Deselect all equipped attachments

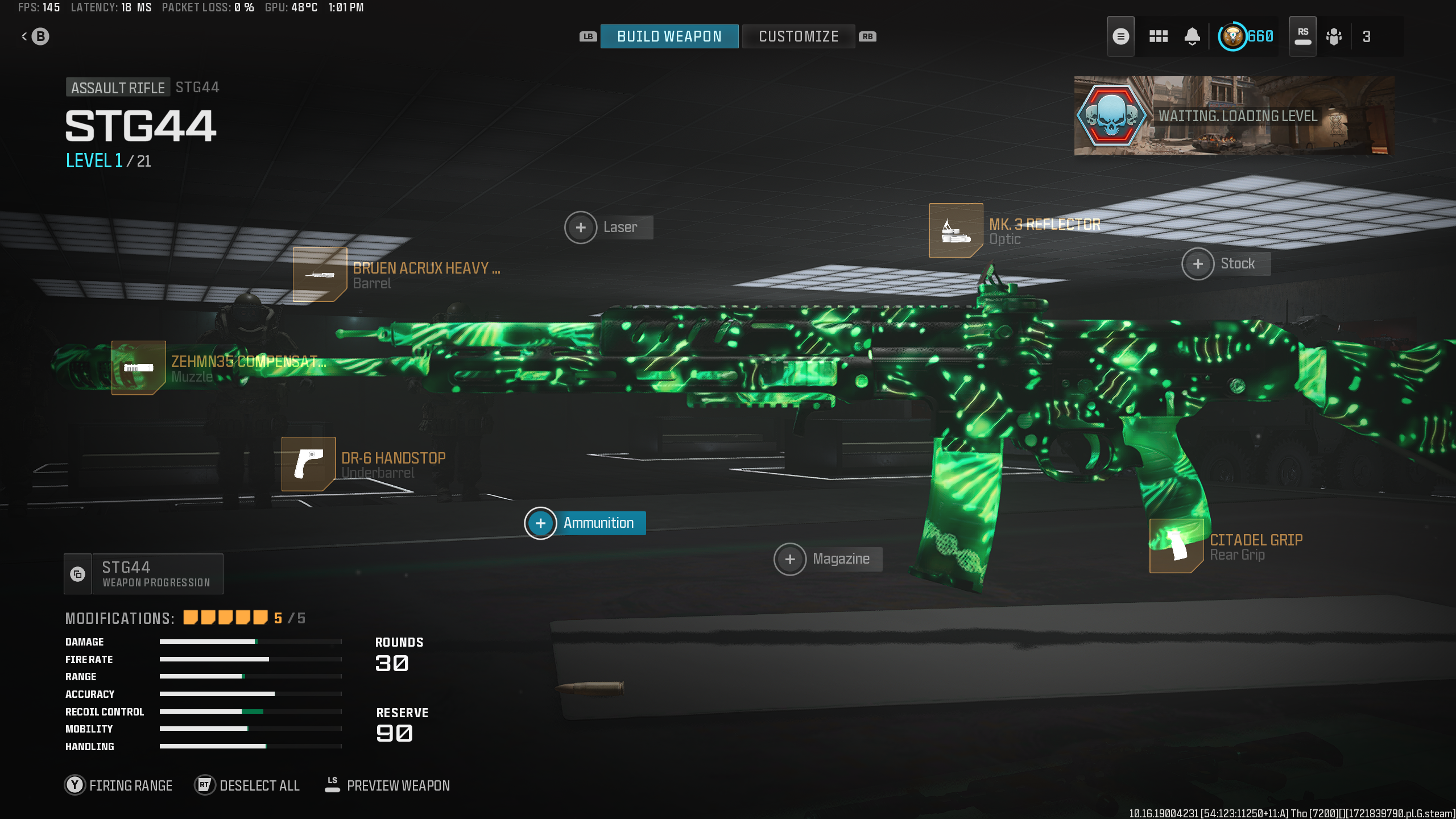[x=247, y=785]
